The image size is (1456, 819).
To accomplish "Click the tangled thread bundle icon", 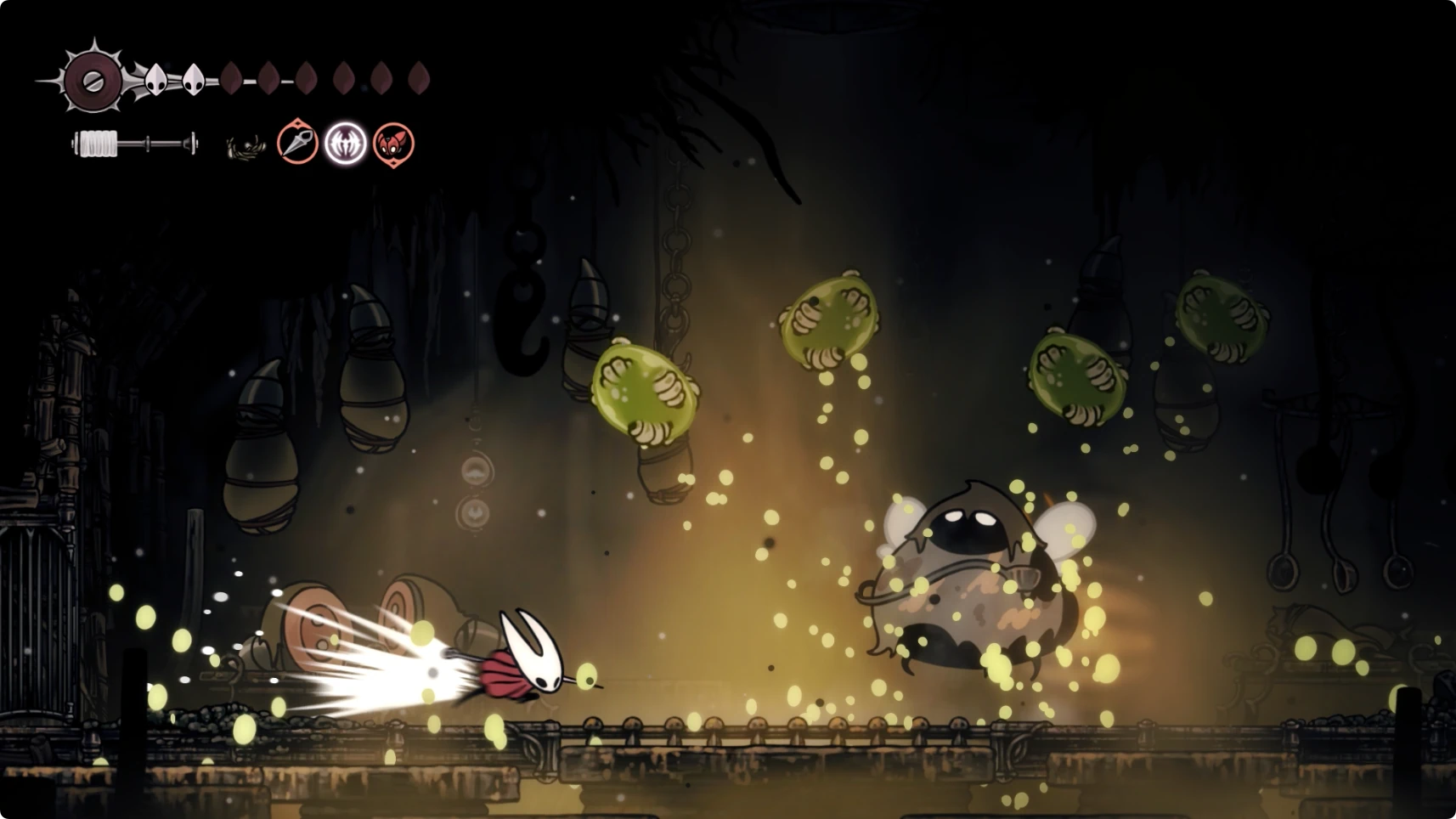I will coord(245,147).
